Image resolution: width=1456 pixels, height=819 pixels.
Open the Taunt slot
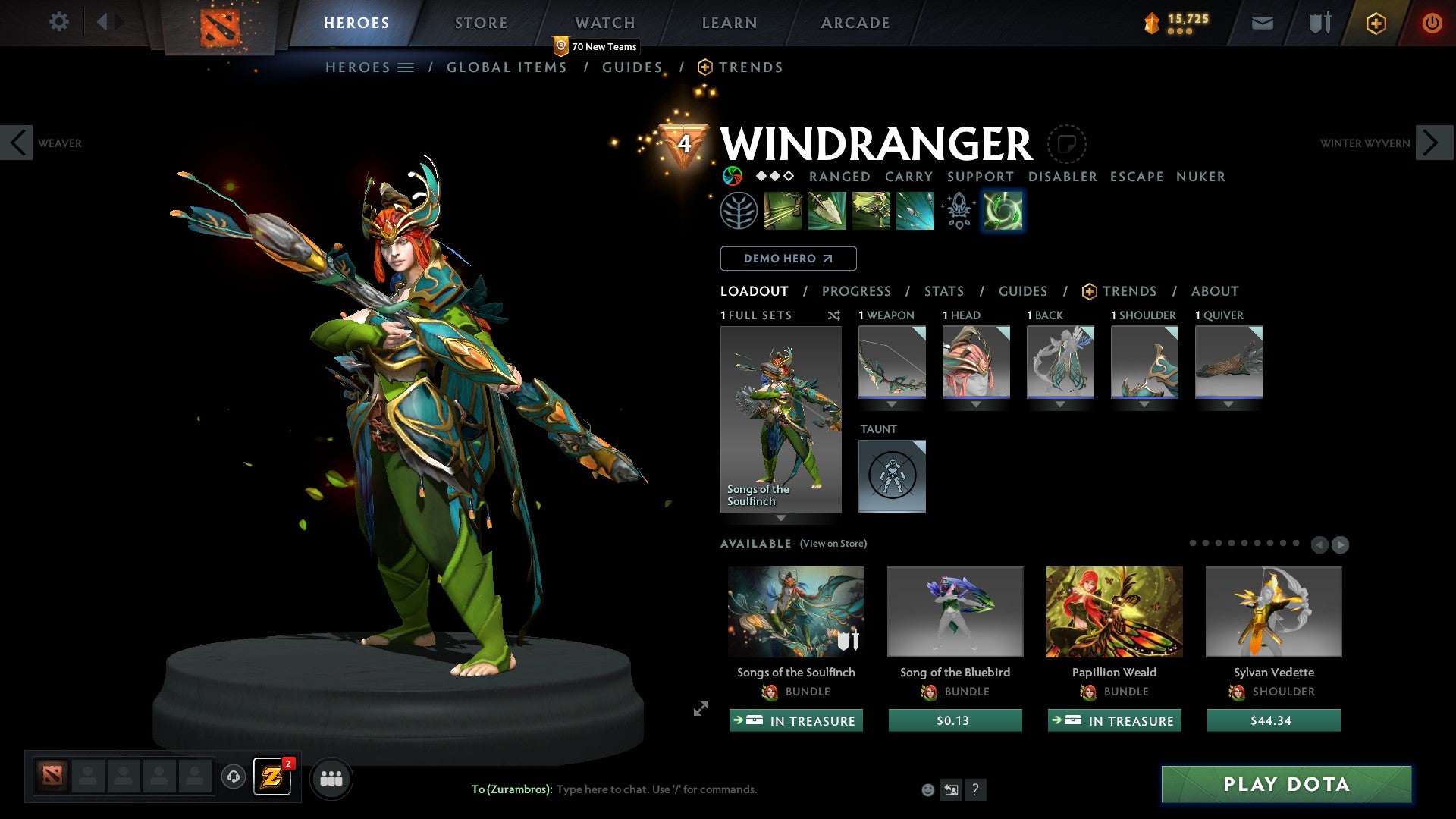[892, 475]
